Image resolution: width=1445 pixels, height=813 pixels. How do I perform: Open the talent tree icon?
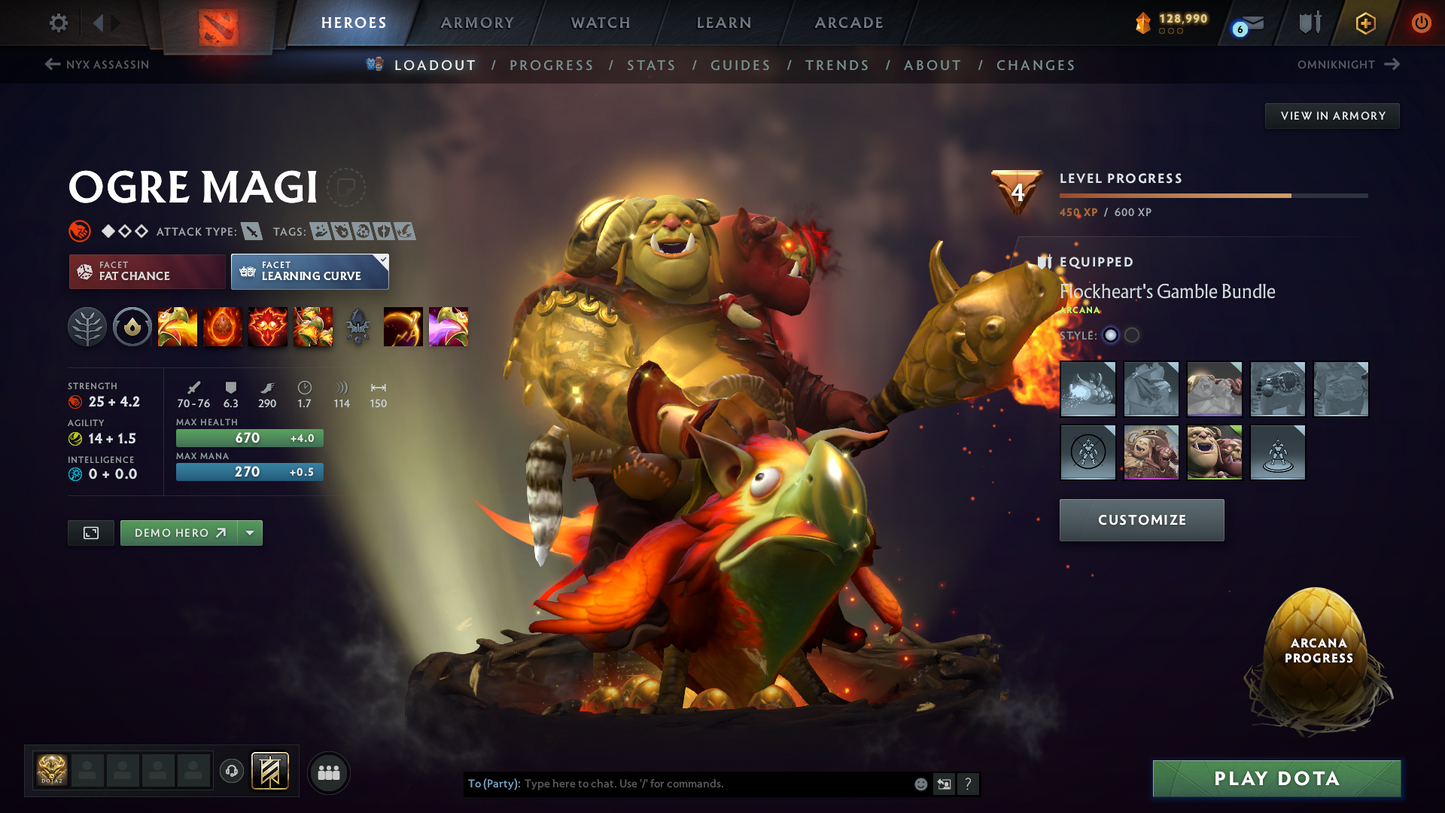pos(87,326)
